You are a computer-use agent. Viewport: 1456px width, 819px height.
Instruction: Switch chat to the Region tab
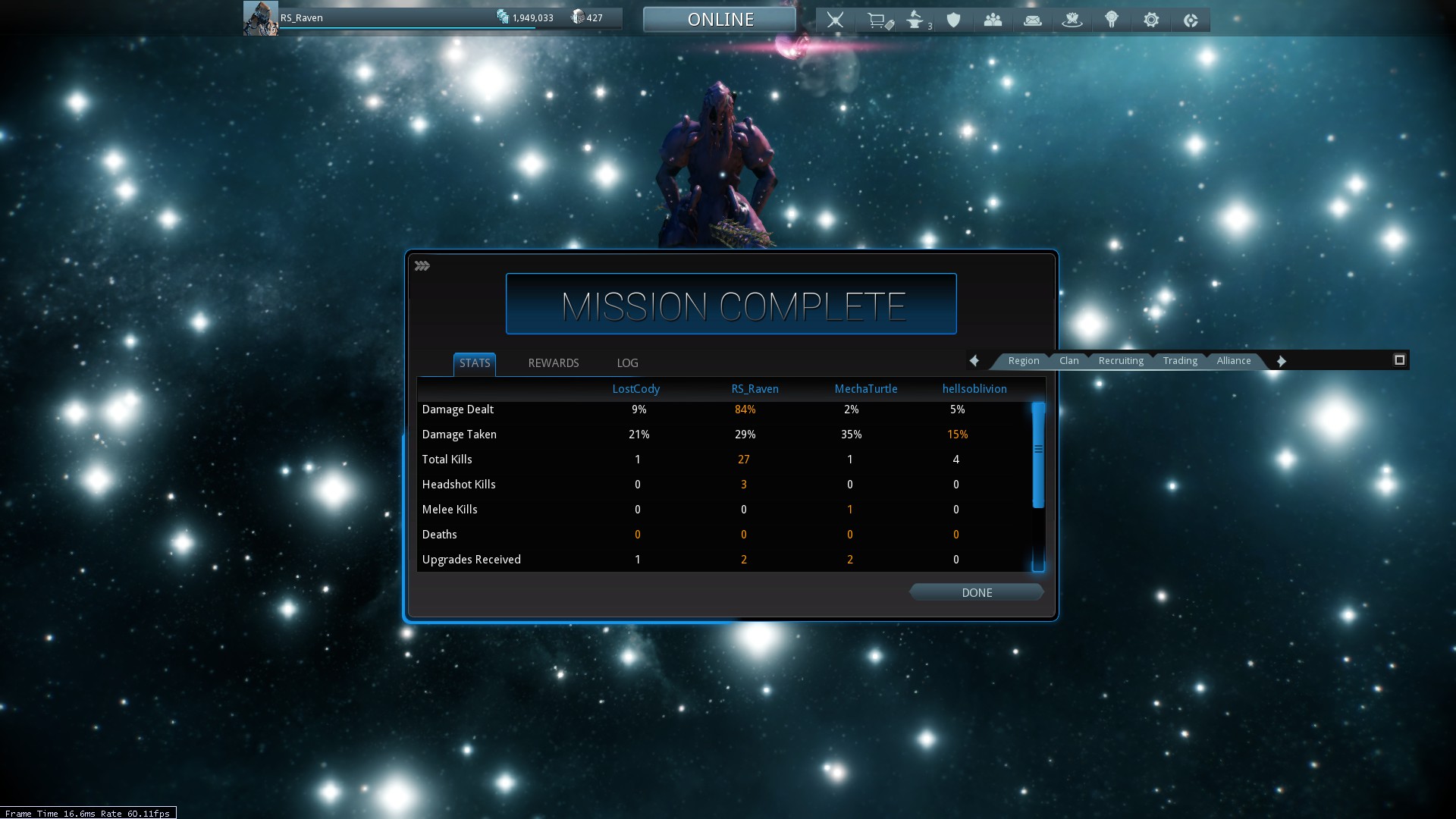pyautogui.click(x=1023, y=361)
